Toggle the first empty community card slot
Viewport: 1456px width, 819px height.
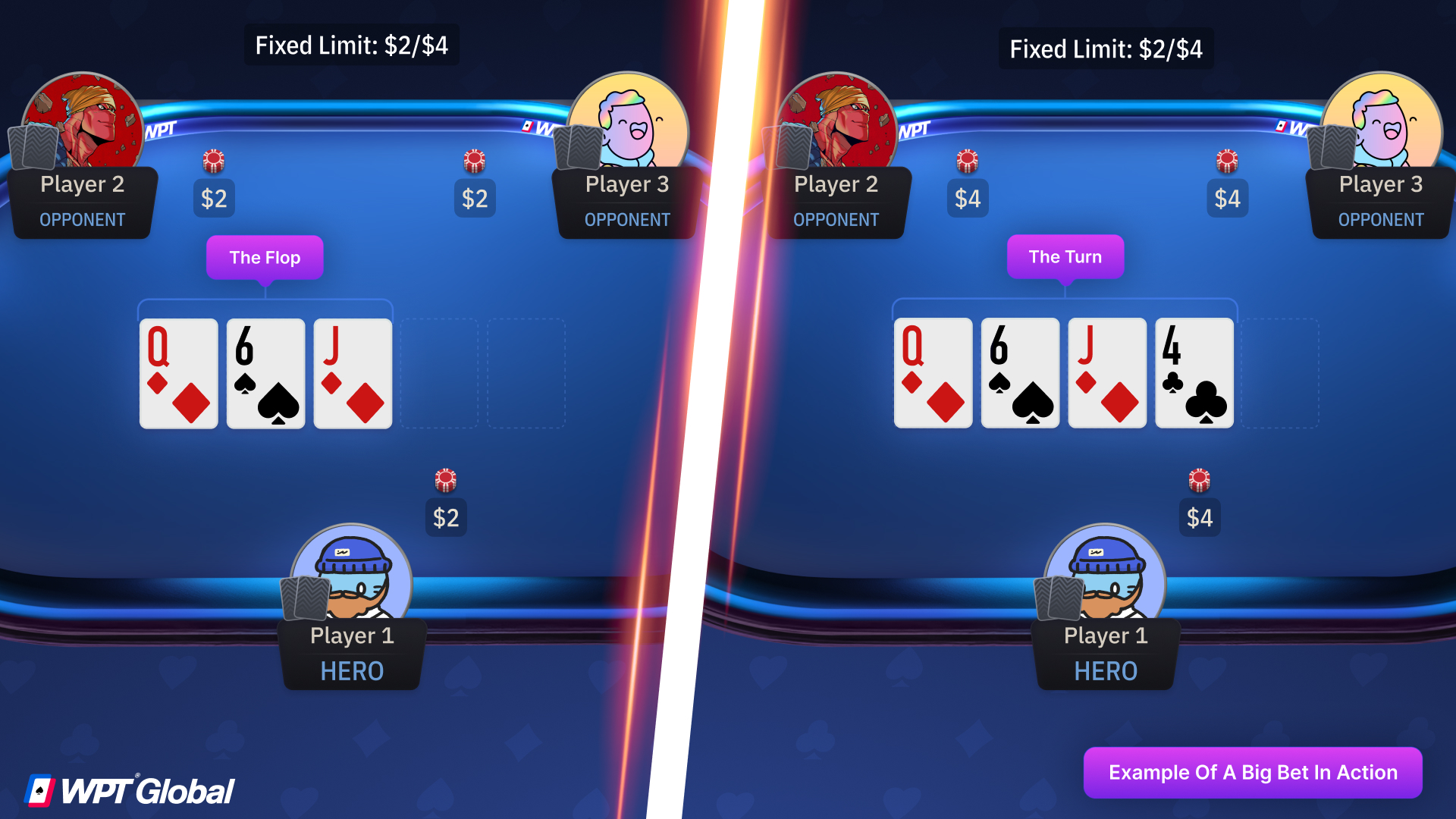tap(438, 373)
